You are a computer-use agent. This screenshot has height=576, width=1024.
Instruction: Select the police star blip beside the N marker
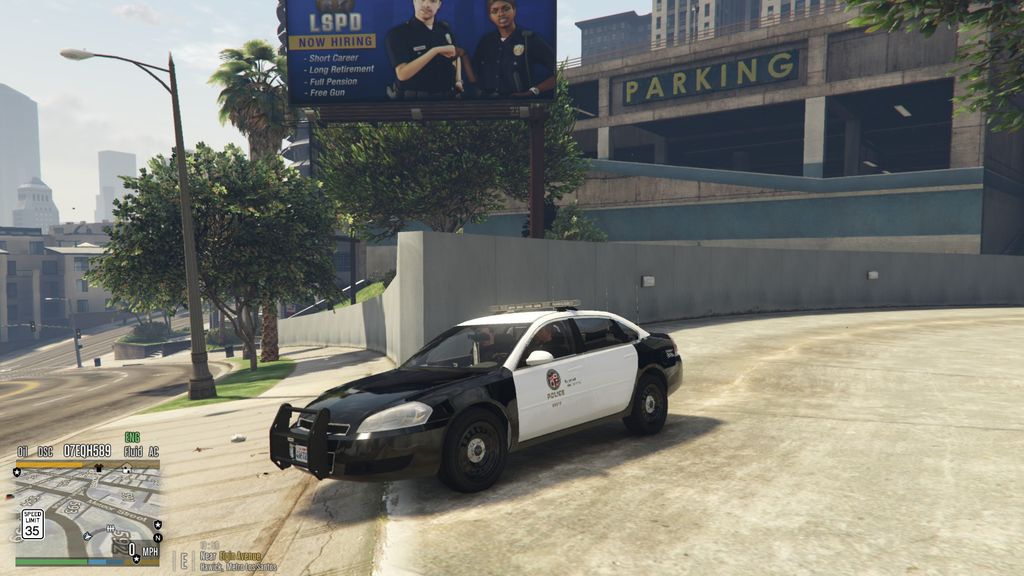click(157, 524)
